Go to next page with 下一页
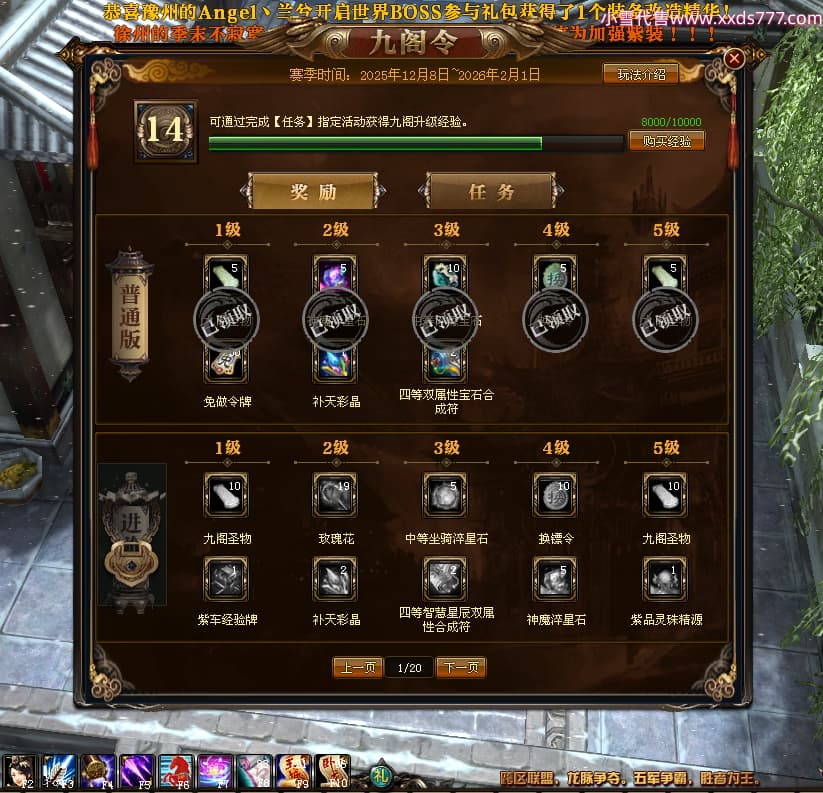823x793 pixels. pyautogui.click(x=461, y=667)
